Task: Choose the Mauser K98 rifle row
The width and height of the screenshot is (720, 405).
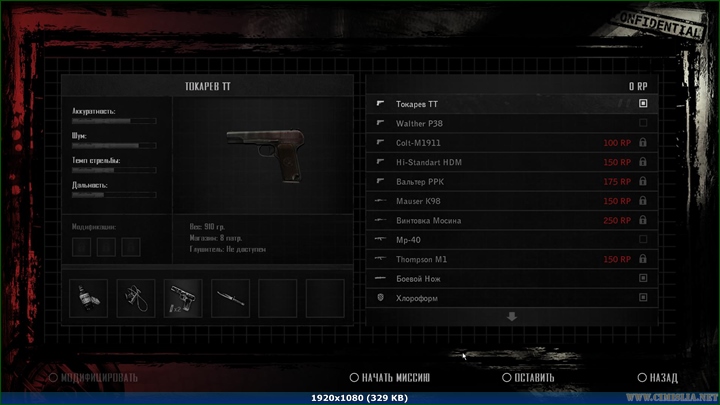Action: 510,201
